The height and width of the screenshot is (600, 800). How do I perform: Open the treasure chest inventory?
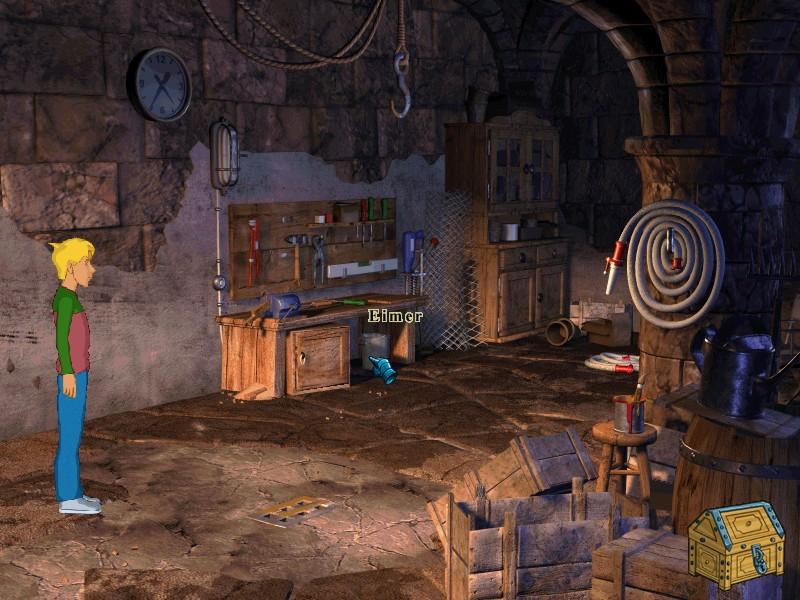coord(736,544)
